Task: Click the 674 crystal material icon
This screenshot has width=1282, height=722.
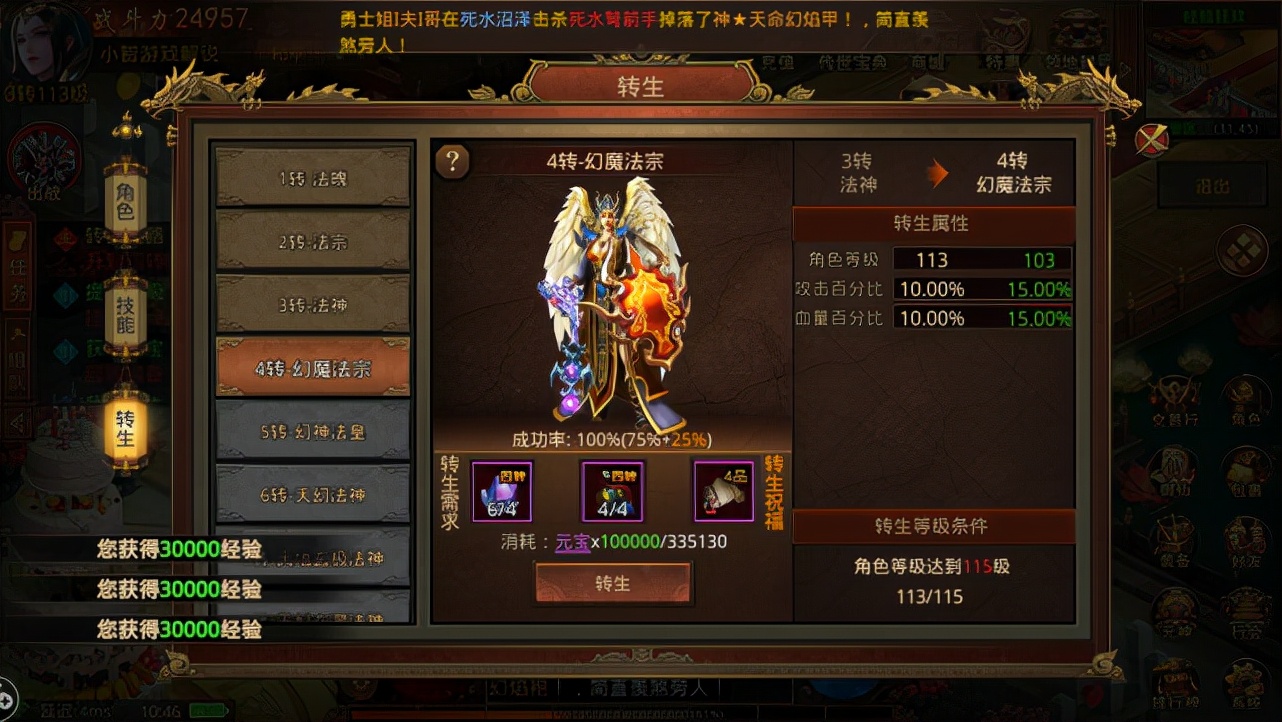Action: pos(501,492)
